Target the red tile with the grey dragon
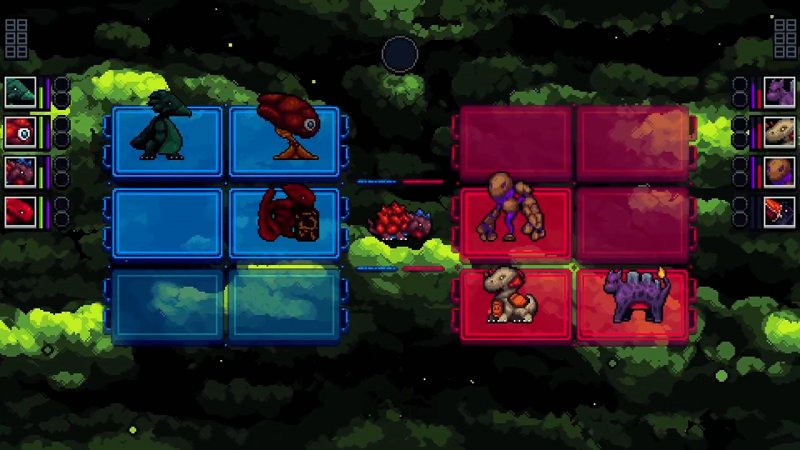The image size is (800, 450). coord(515,303)
